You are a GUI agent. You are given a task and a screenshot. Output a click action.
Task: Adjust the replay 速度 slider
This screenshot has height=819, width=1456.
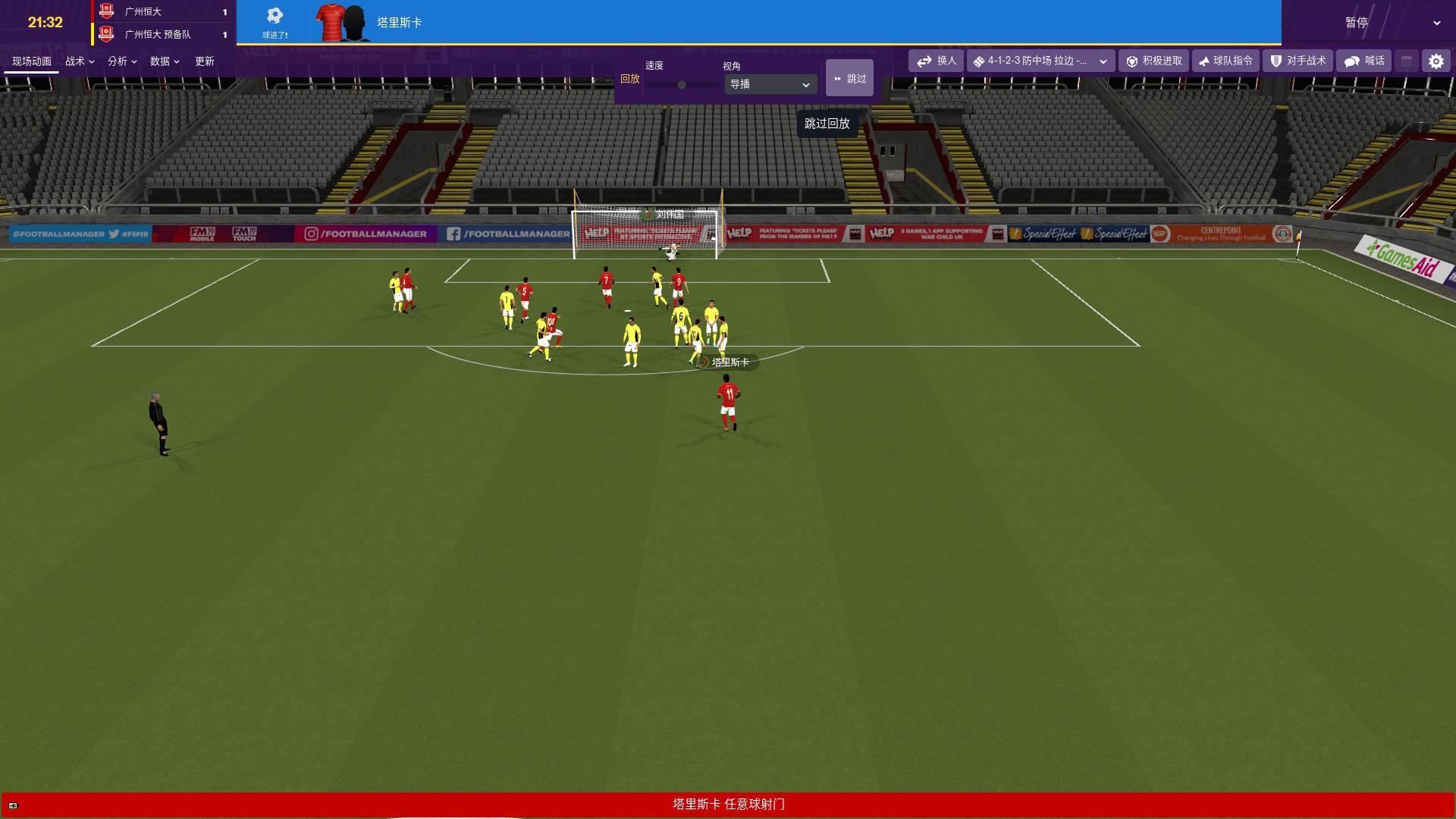pyautogui.click(x=682, y=85)
